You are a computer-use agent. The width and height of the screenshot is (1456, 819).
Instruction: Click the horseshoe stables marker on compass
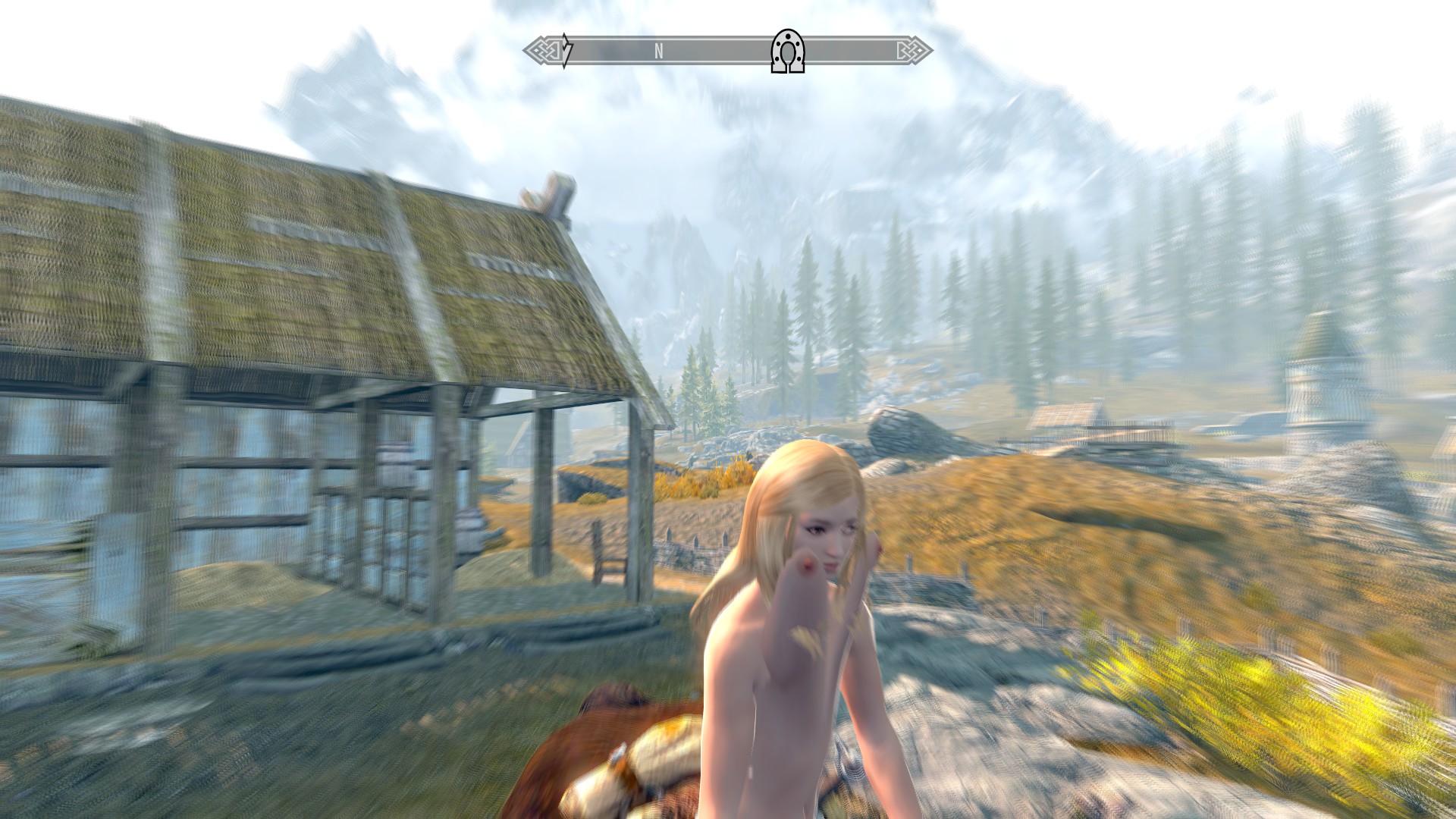(787, 52)
